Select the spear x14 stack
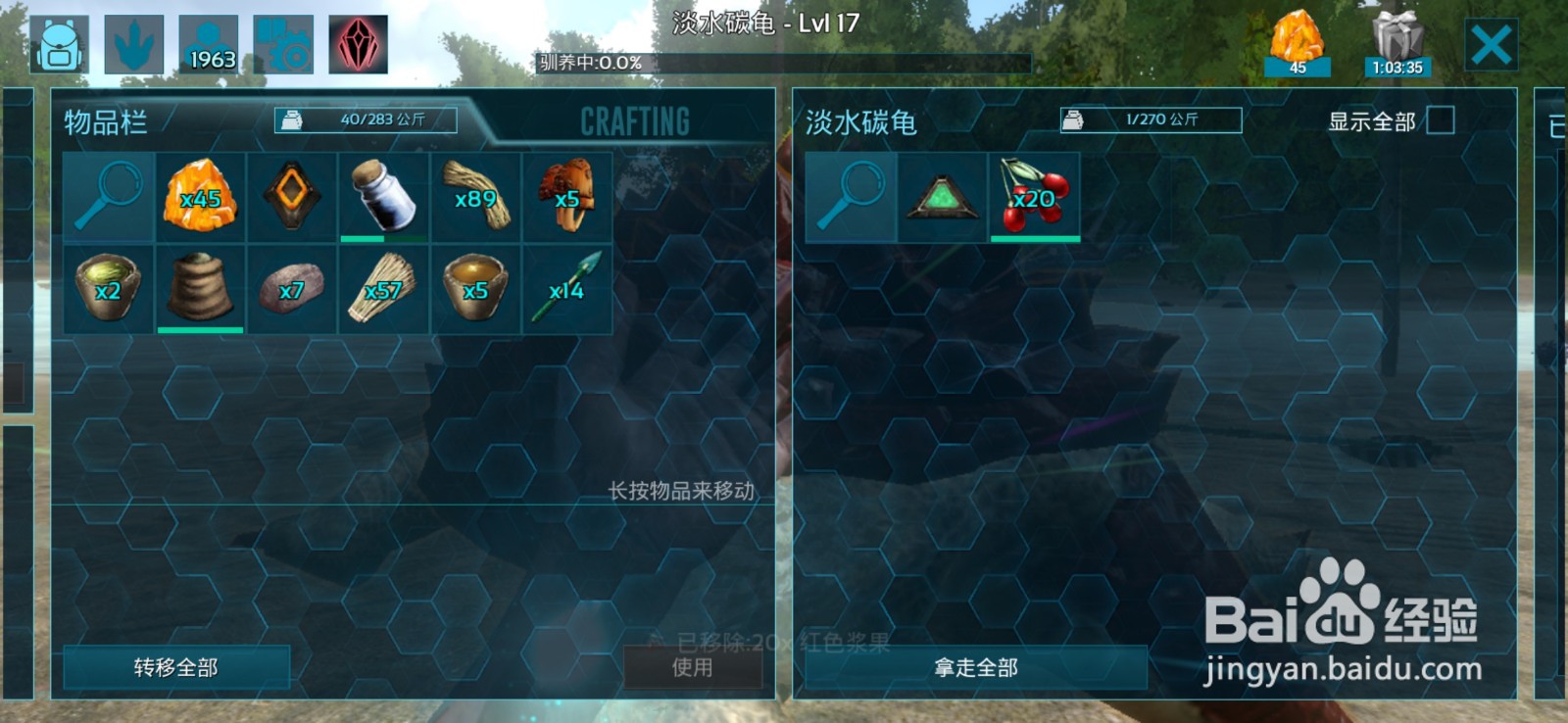 point(566,288)
